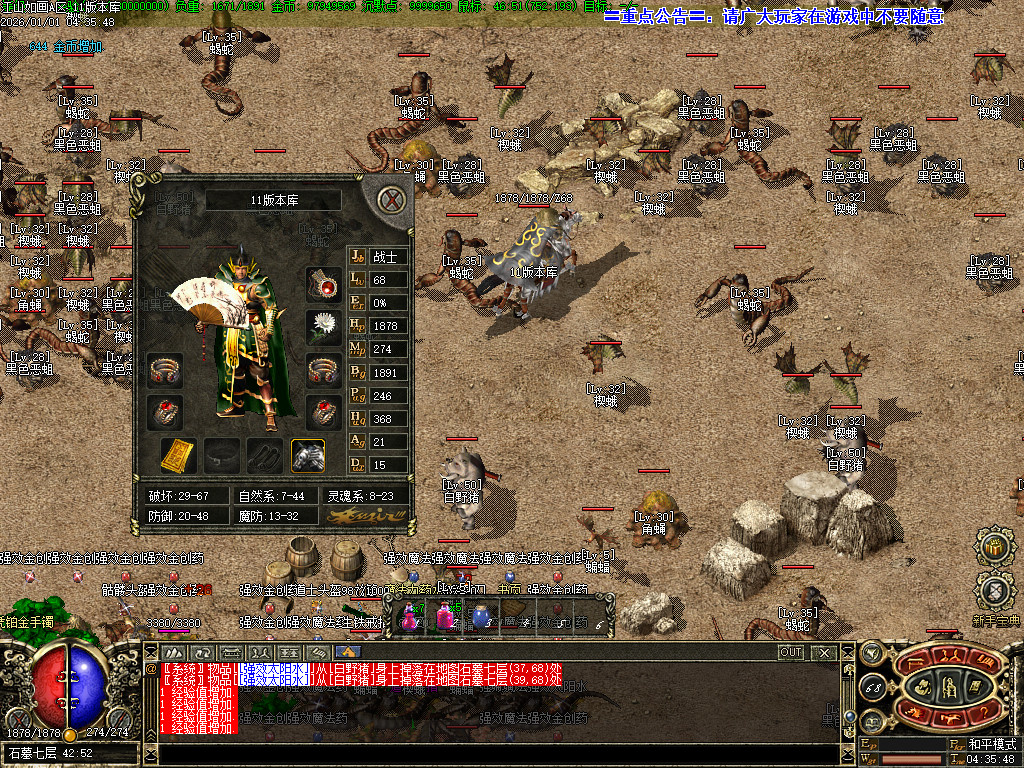This screenshot has height=768, width=1024.
Task: Click the silver gauntlets equipment slot
Action: point(307,456)
